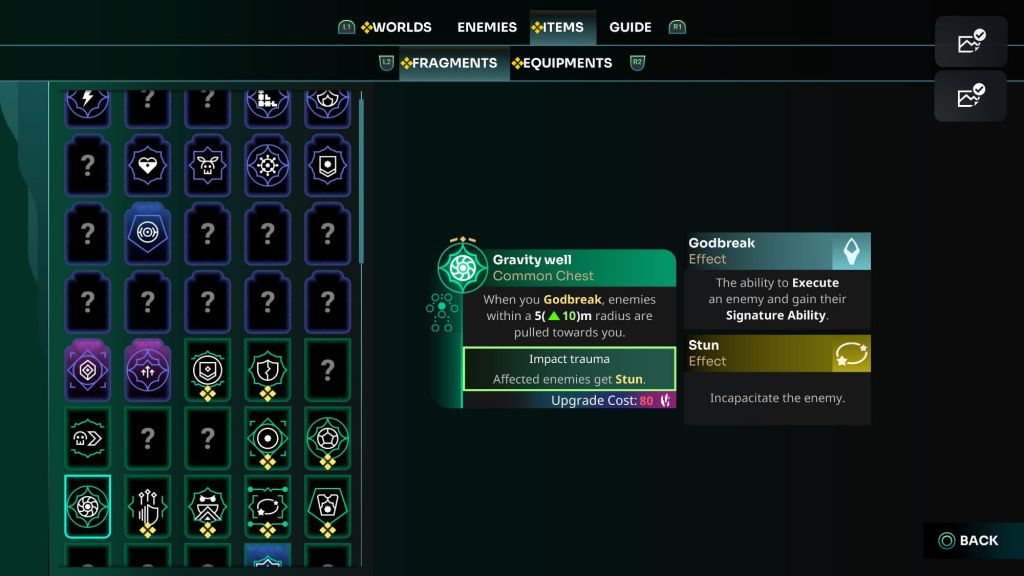
Task: Pick the skull with arrows fragment
Action: click(x=88, y=435)
